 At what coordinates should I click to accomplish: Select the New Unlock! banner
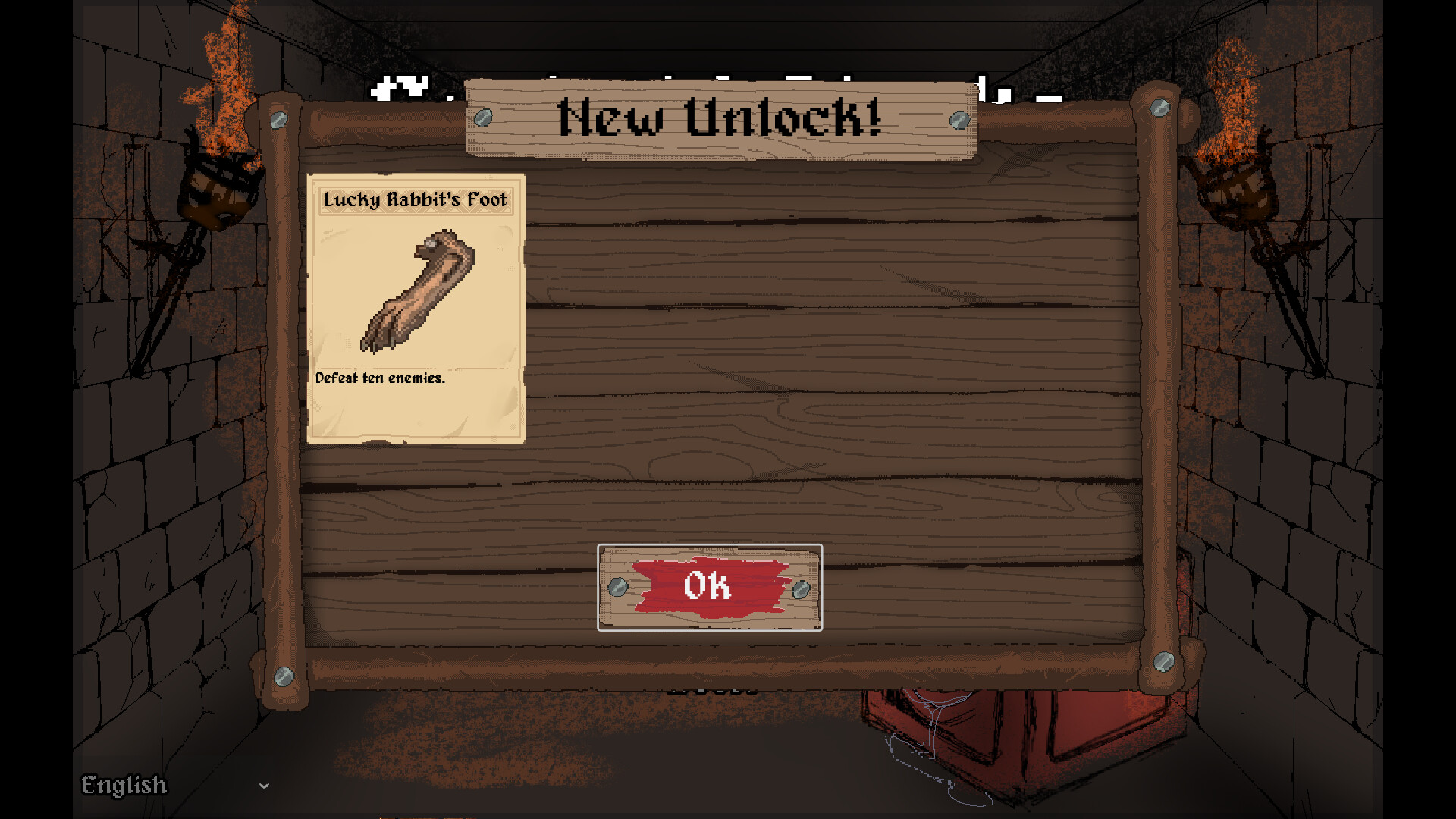point(720,118)
